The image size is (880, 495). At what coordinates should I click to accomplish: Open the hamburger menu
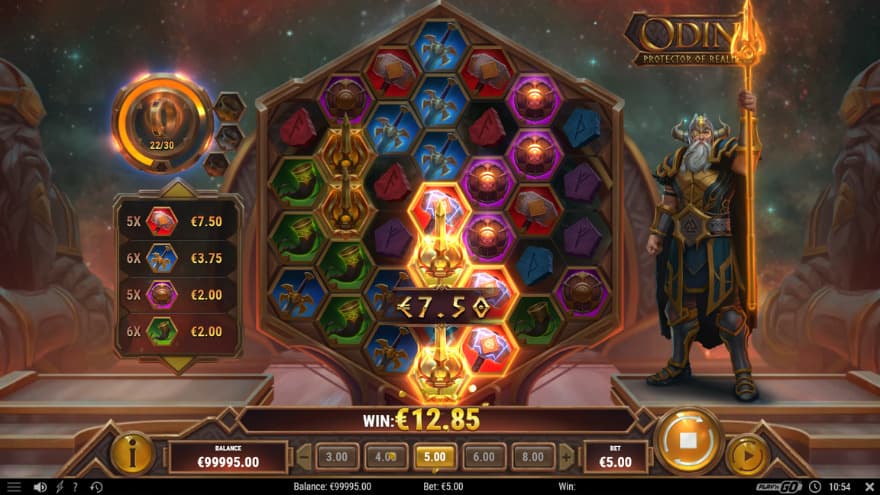(14, 487)
